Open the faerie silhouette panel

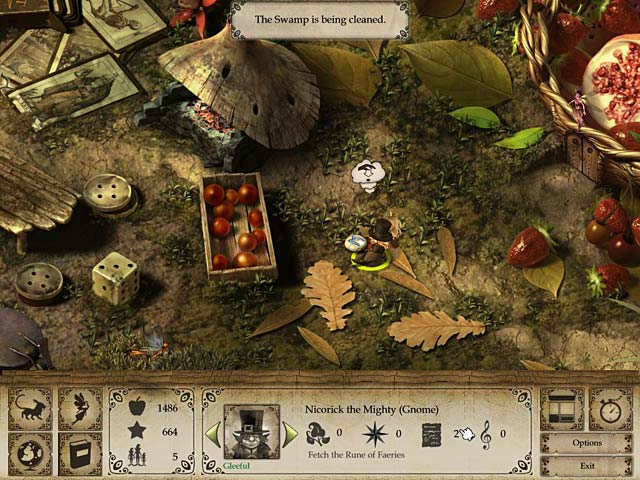[79, 408]
